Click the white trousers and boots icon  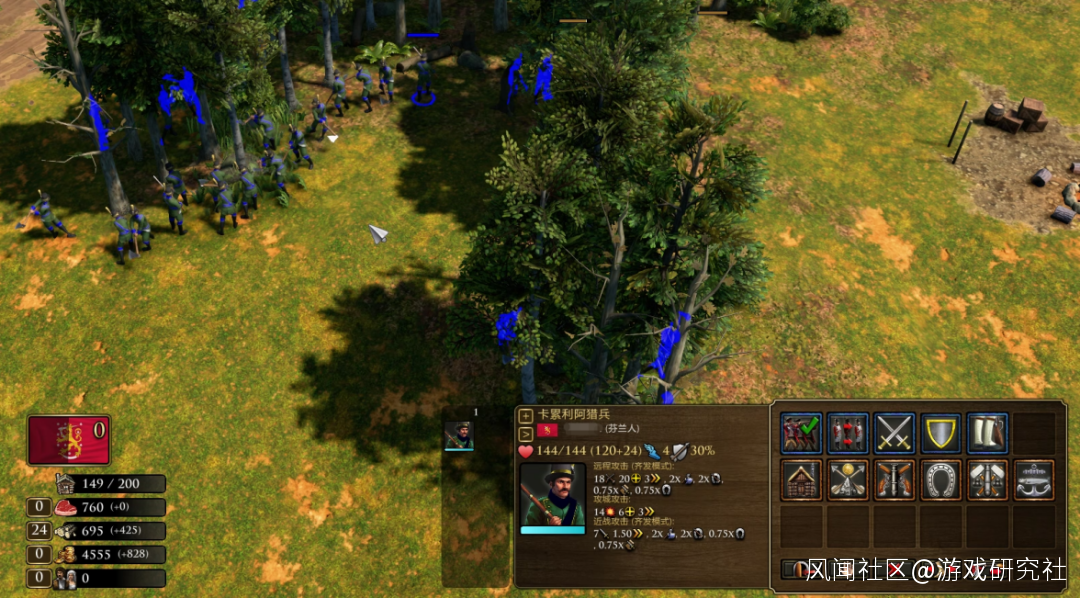tap(987, 432)
